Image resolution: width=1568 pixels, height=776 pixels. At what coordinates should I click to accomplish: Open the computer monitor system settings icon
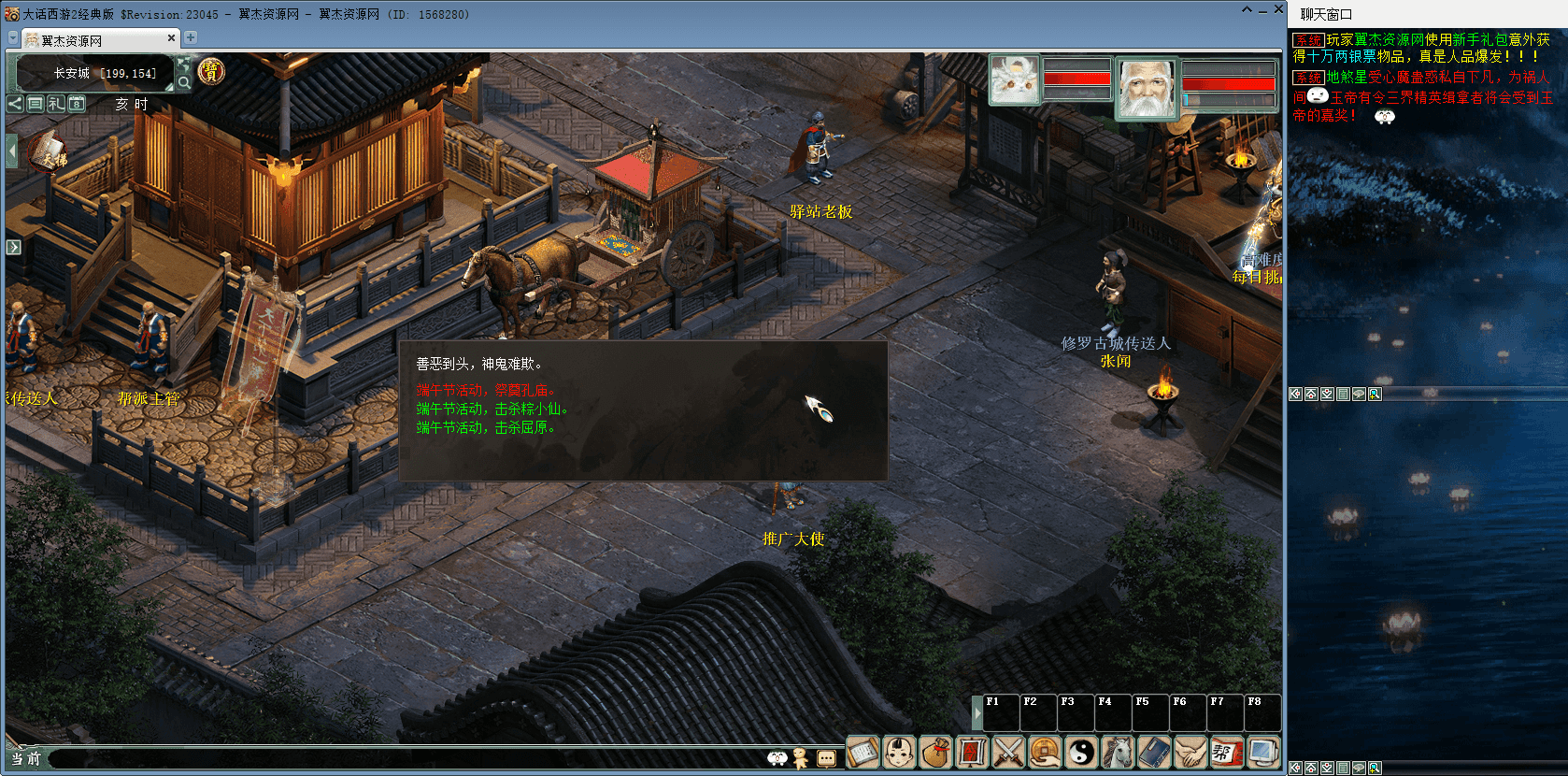[1263, 752]
